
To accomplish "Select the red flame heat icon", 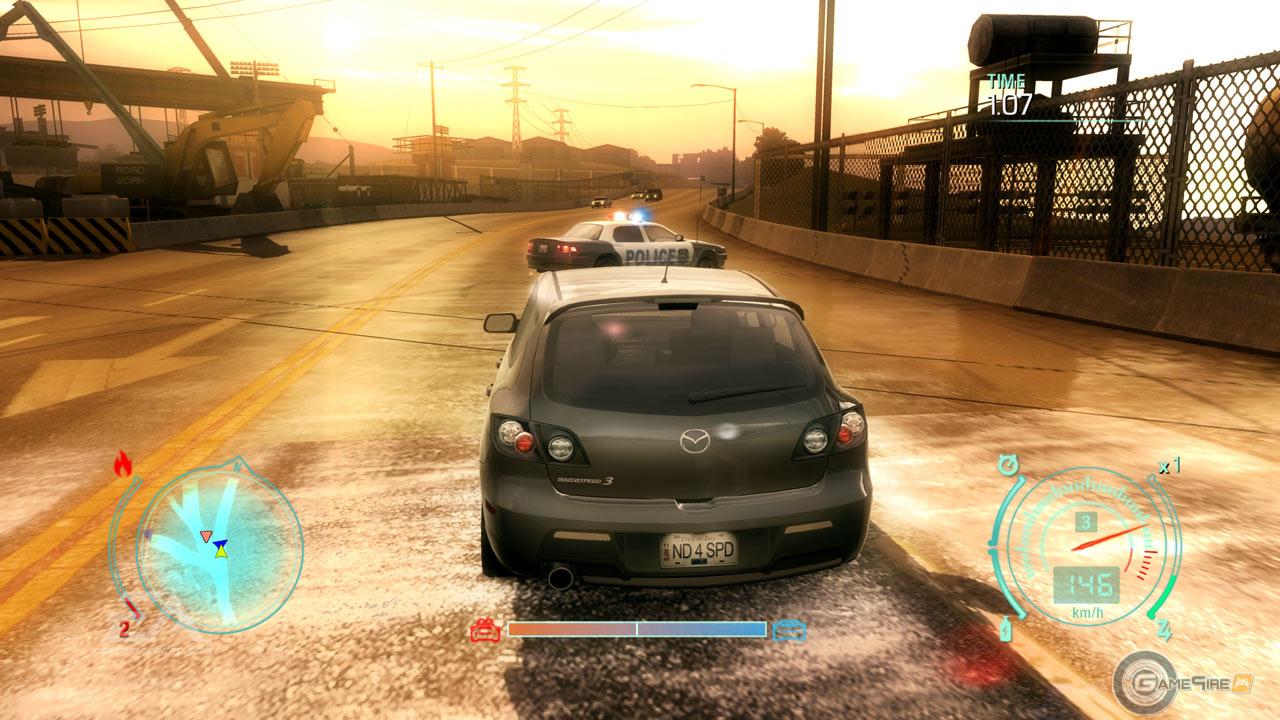I will pyautogui.click(x=123, y=463).
